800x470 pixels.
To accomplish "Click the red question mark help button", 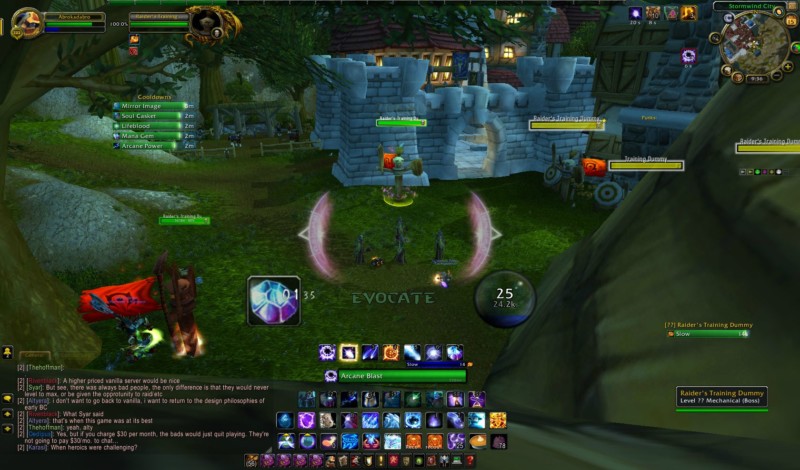I will pos(469,461).
